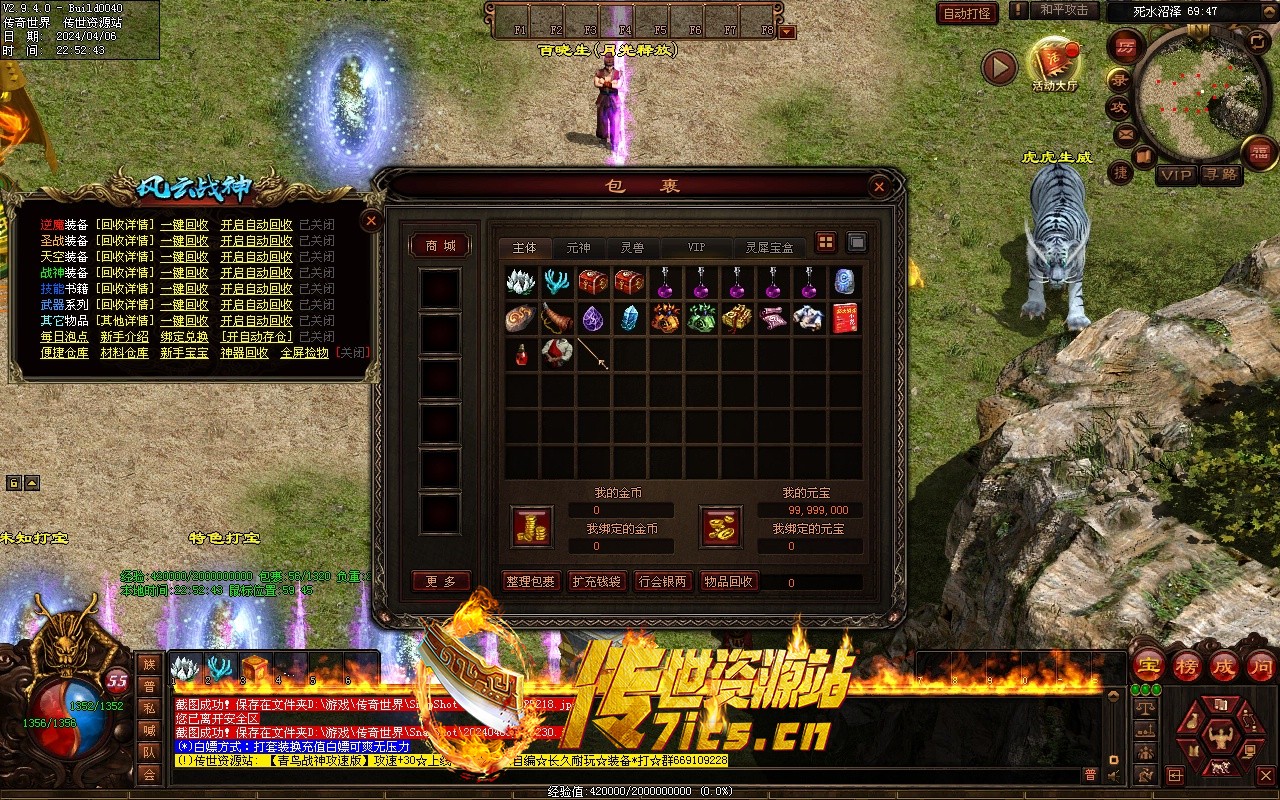
Task: Open the 材料仓库 link
Action: point(125,353)
